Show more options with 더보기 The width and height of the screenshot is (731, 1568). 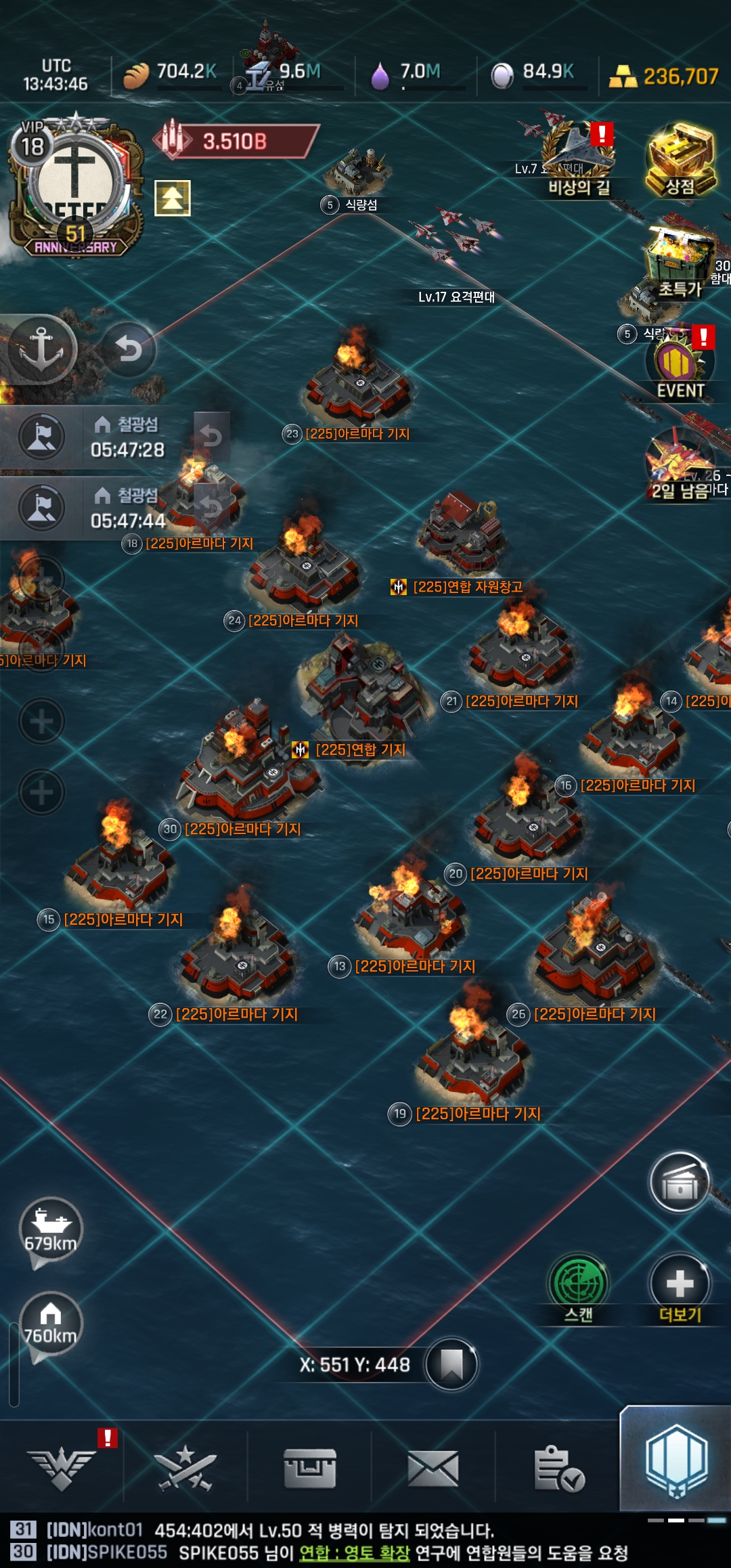point(680,1288)
